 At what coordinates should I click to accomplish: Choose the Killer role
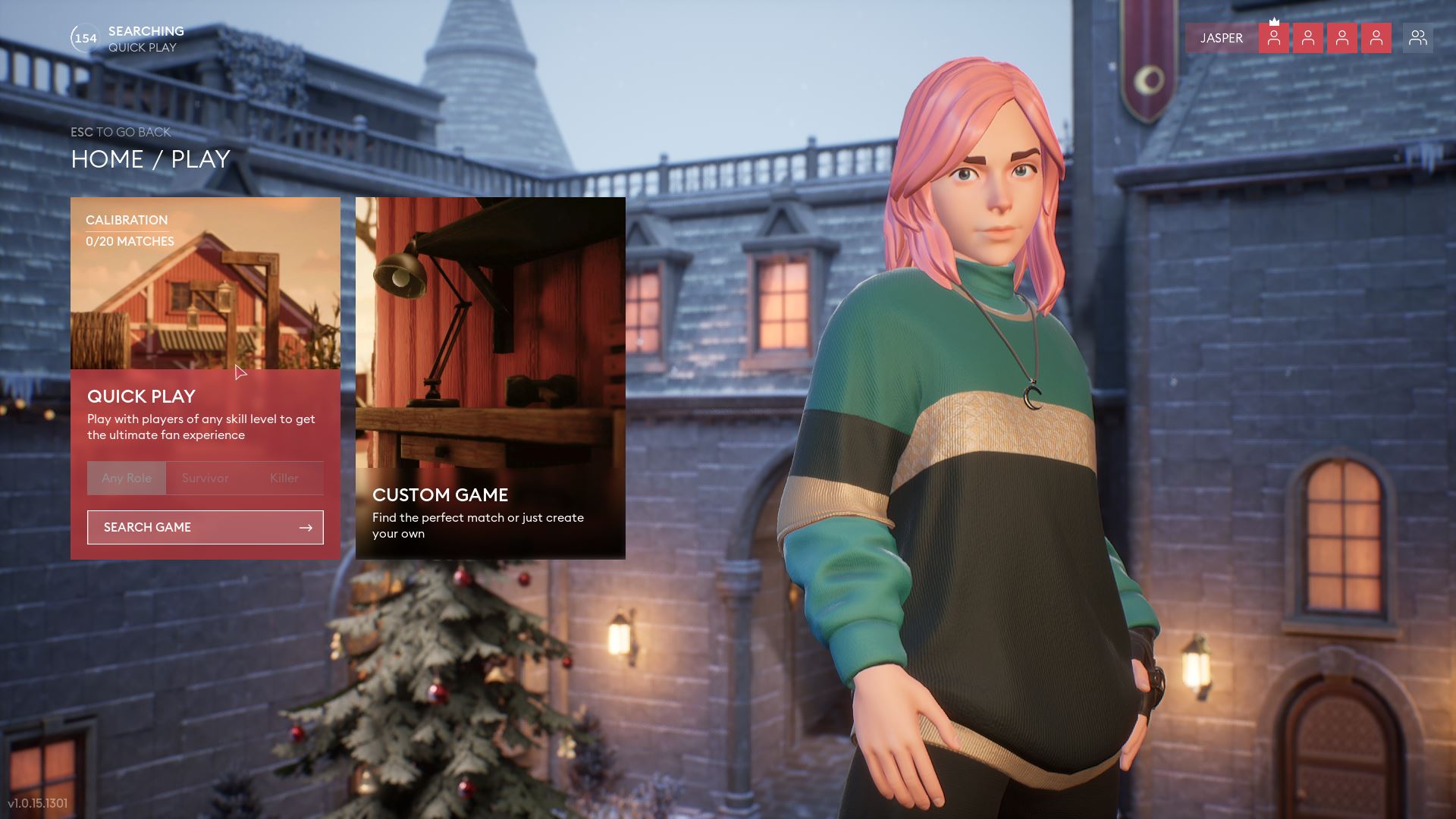[284, 478]
